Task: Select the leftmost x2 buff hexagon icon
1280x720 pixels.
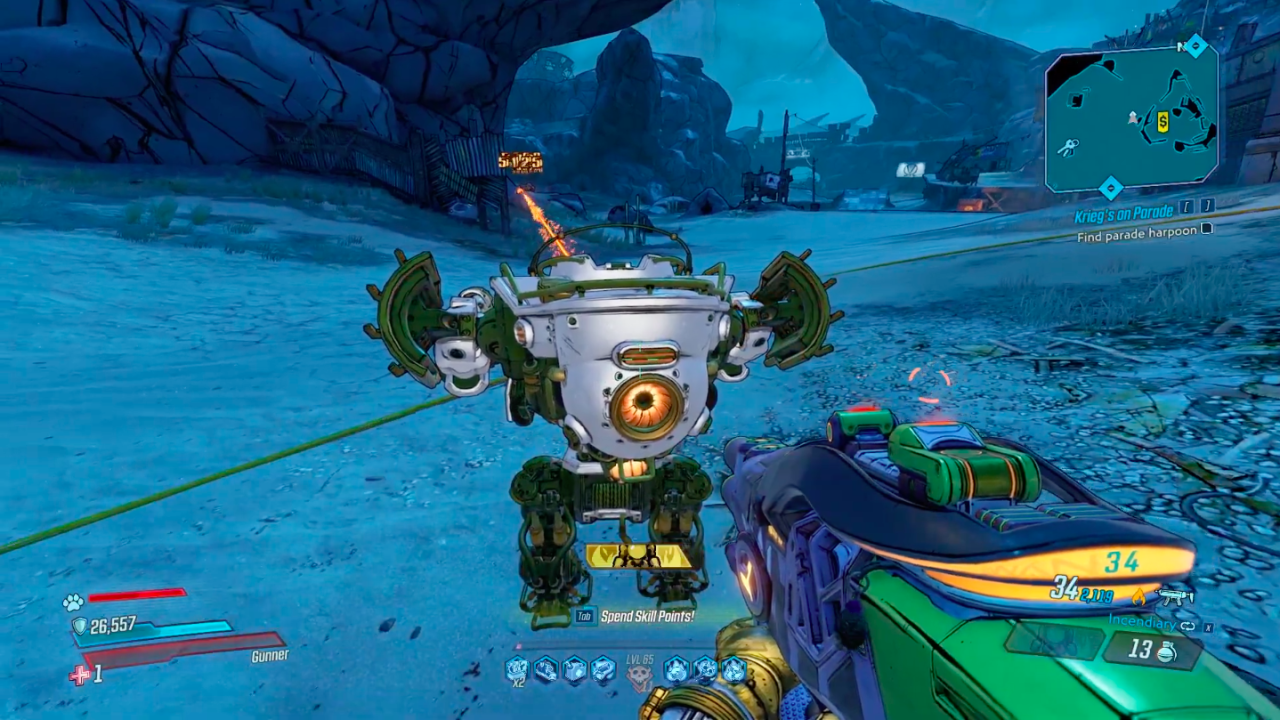Action: pyautogui.click(x=516, y=668)
